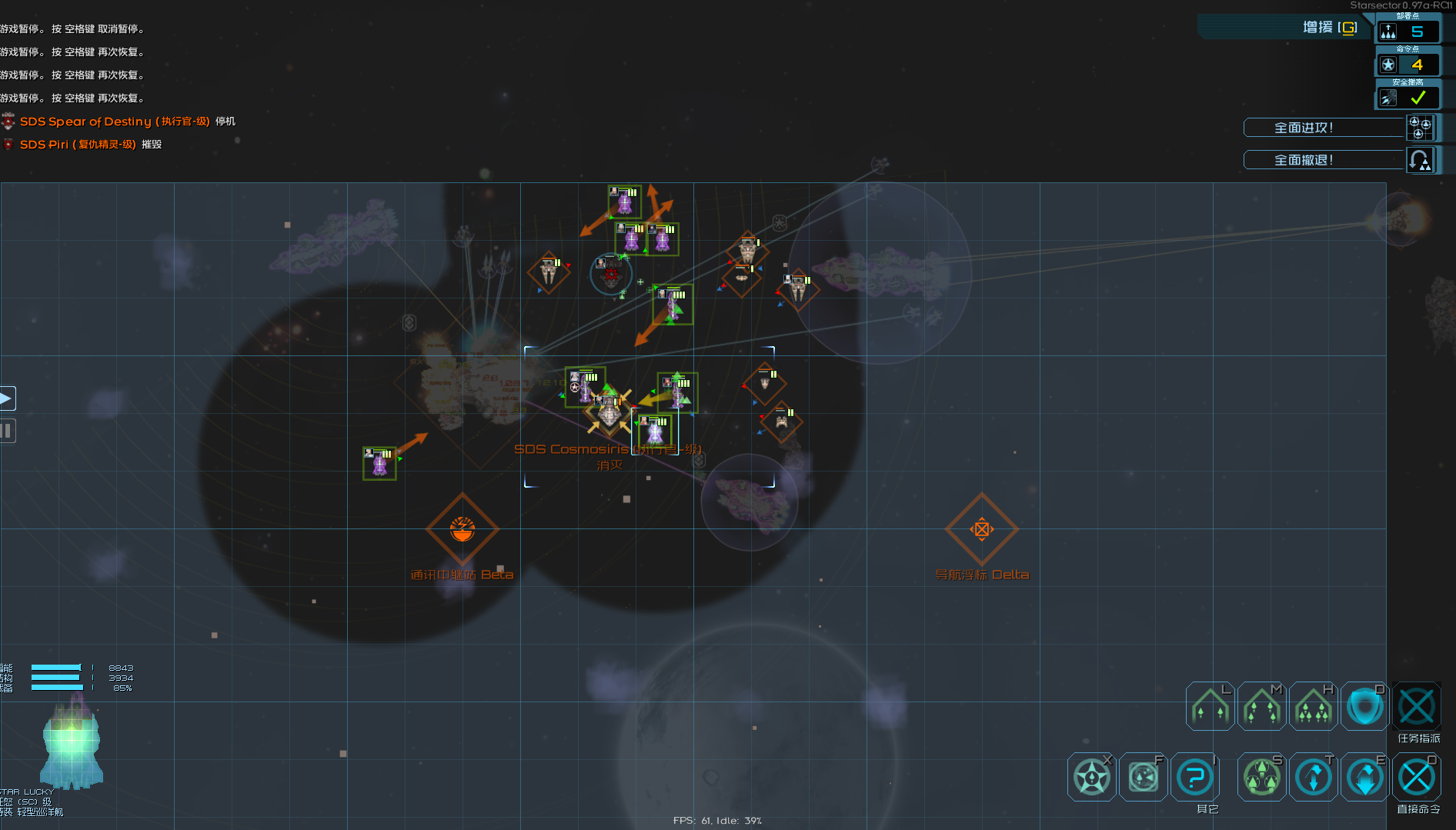
Task: Select the Light Escort (L) command icon
Action: click(1210, 705)
